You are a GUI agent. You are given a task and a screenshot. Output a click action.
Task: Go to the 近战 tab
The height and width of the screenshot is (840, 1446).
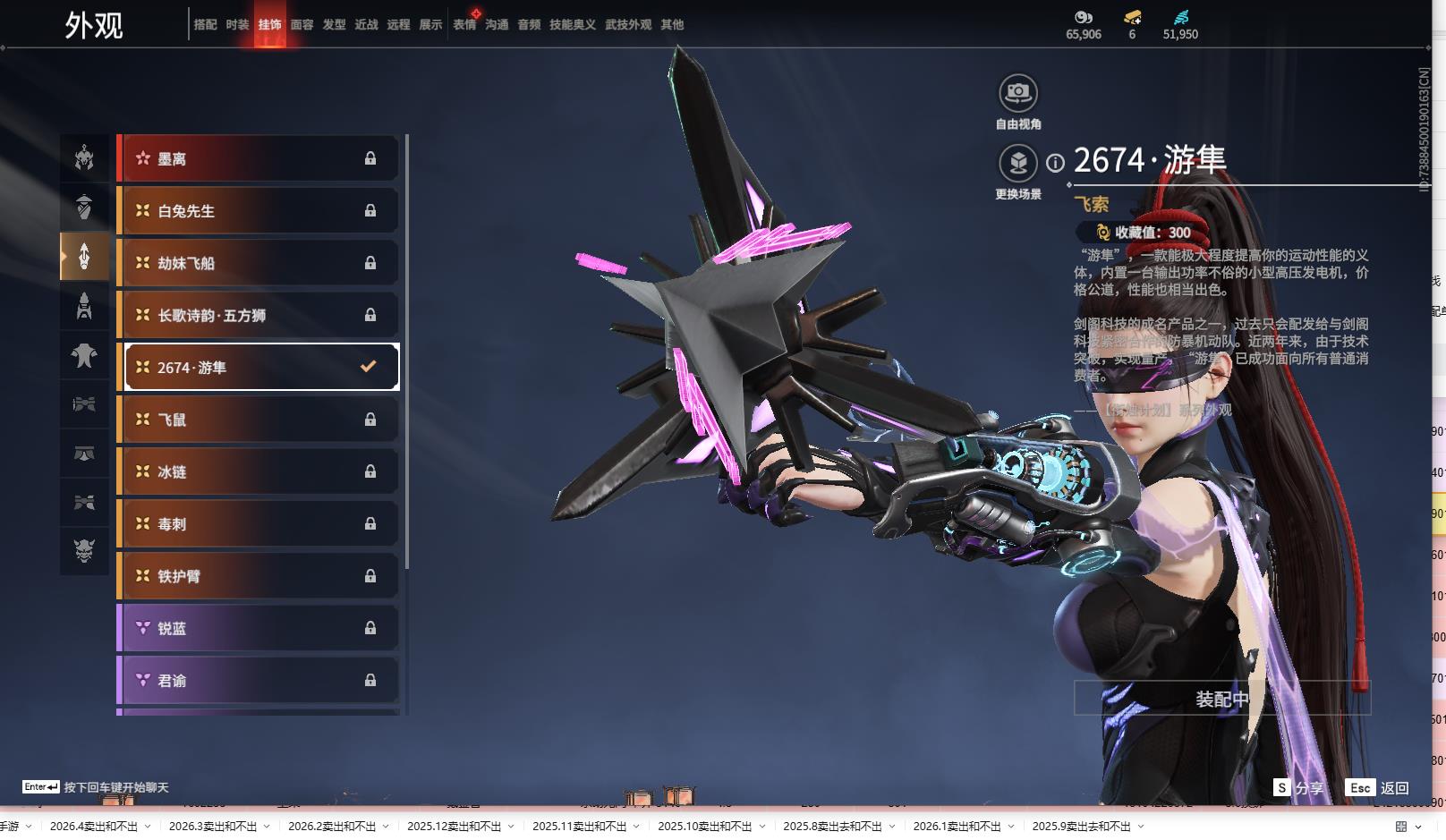coord(366,25)
